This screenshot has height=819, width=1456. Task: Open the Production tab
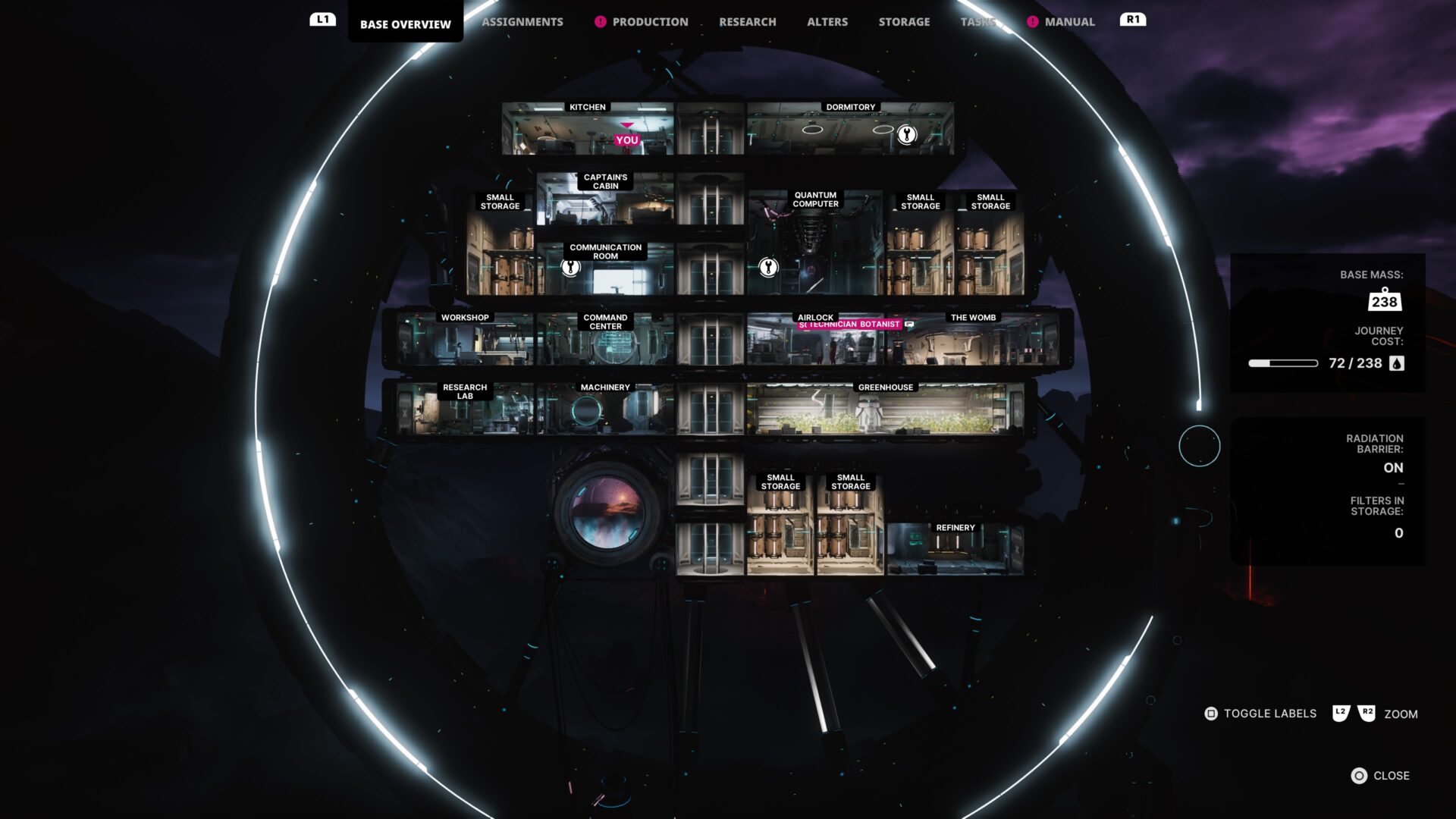650,22
